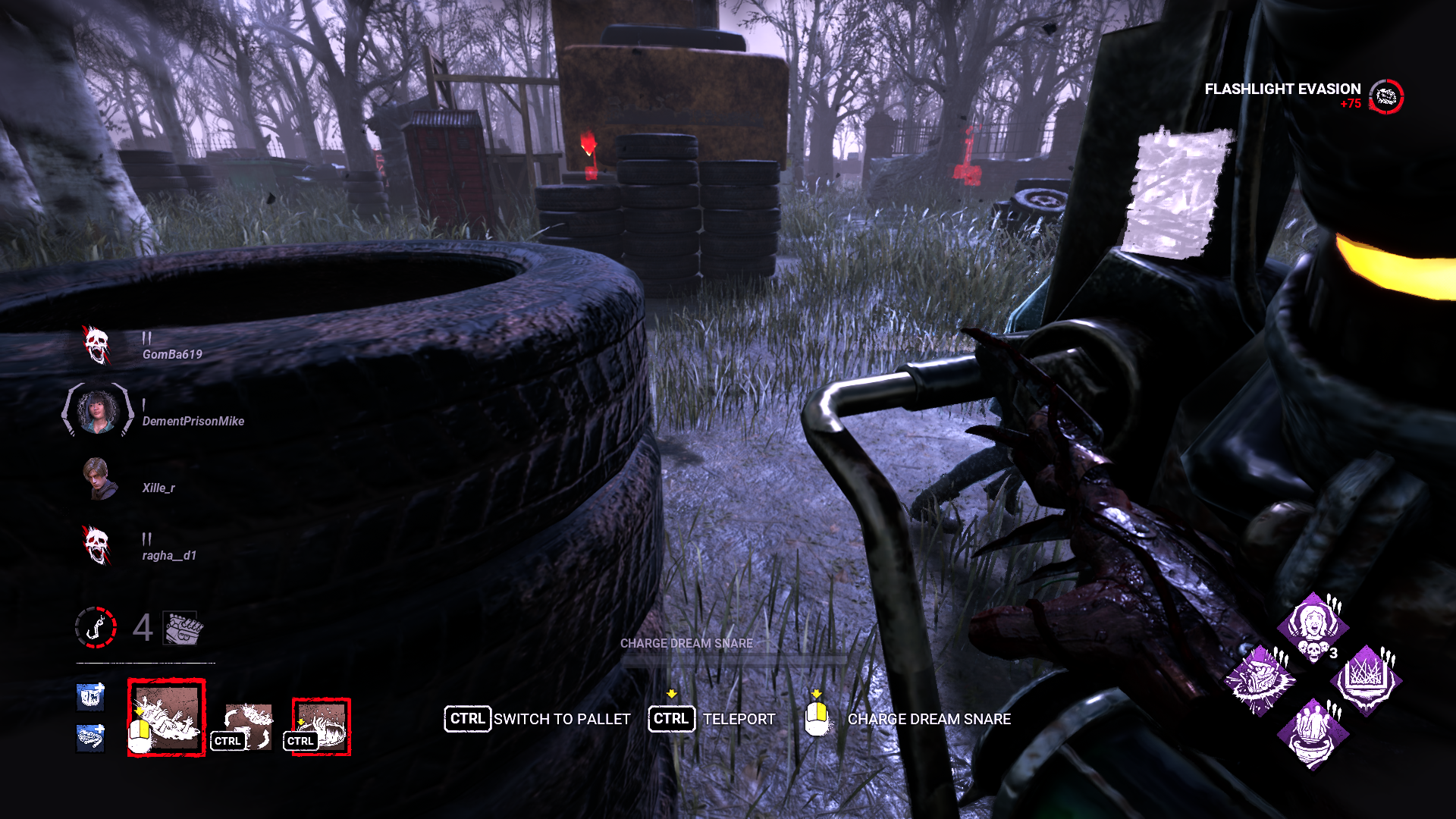The image size is (1456, 819).
Task: Click the hook icon inside the red circle
Action: pos(96,627)
